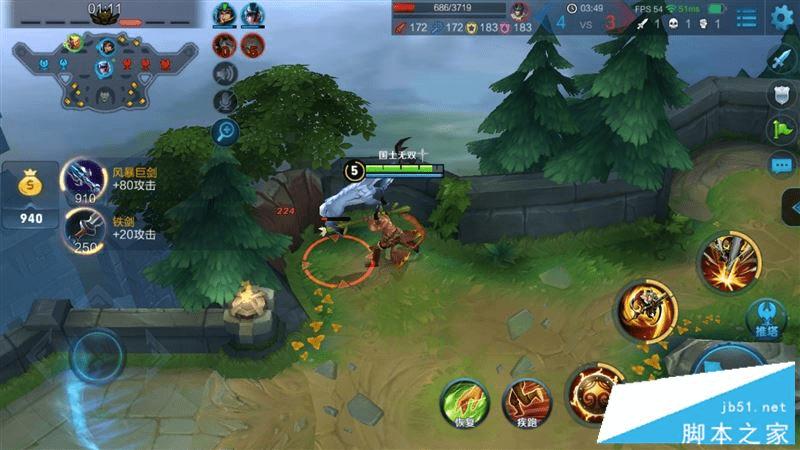Cast the round shield skill

coord(592,392)
